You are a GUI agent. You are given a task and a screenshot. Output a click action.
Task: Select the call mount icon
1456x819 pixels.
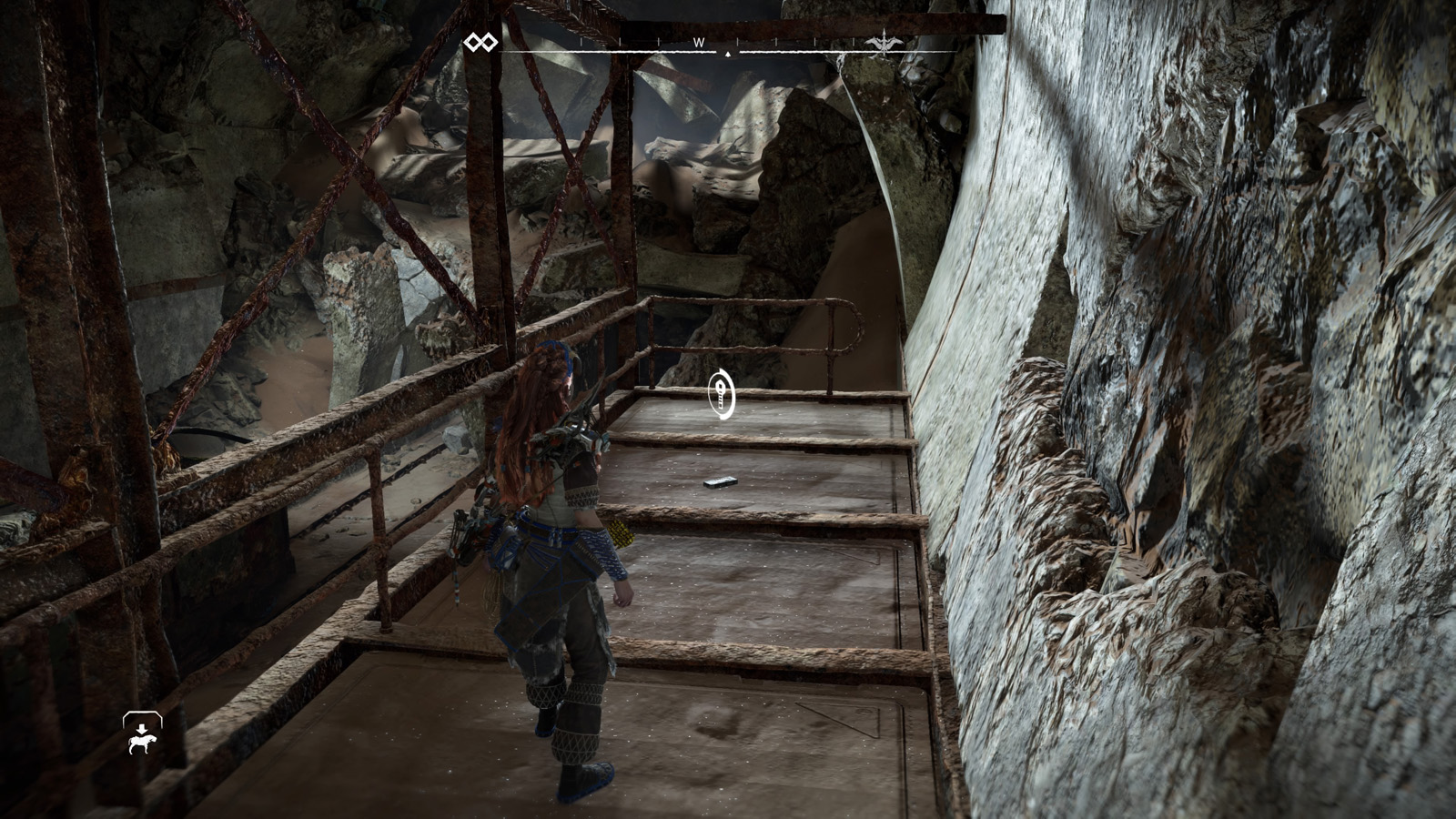tap(142, 733)
